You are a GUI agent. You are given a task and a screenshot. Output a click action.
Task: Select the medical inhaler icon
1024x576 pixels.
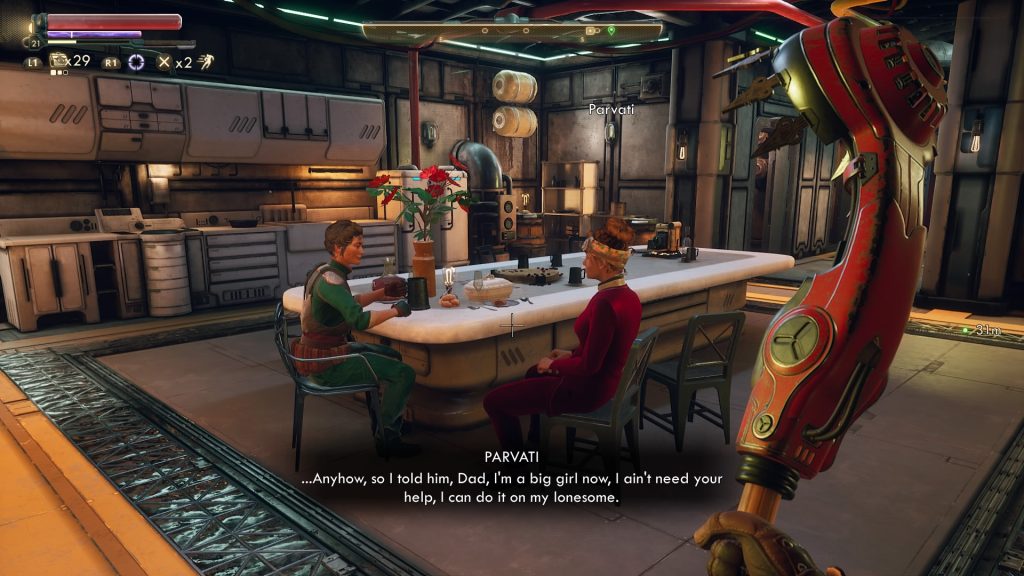pyautogui.click(x=58, y=61)
